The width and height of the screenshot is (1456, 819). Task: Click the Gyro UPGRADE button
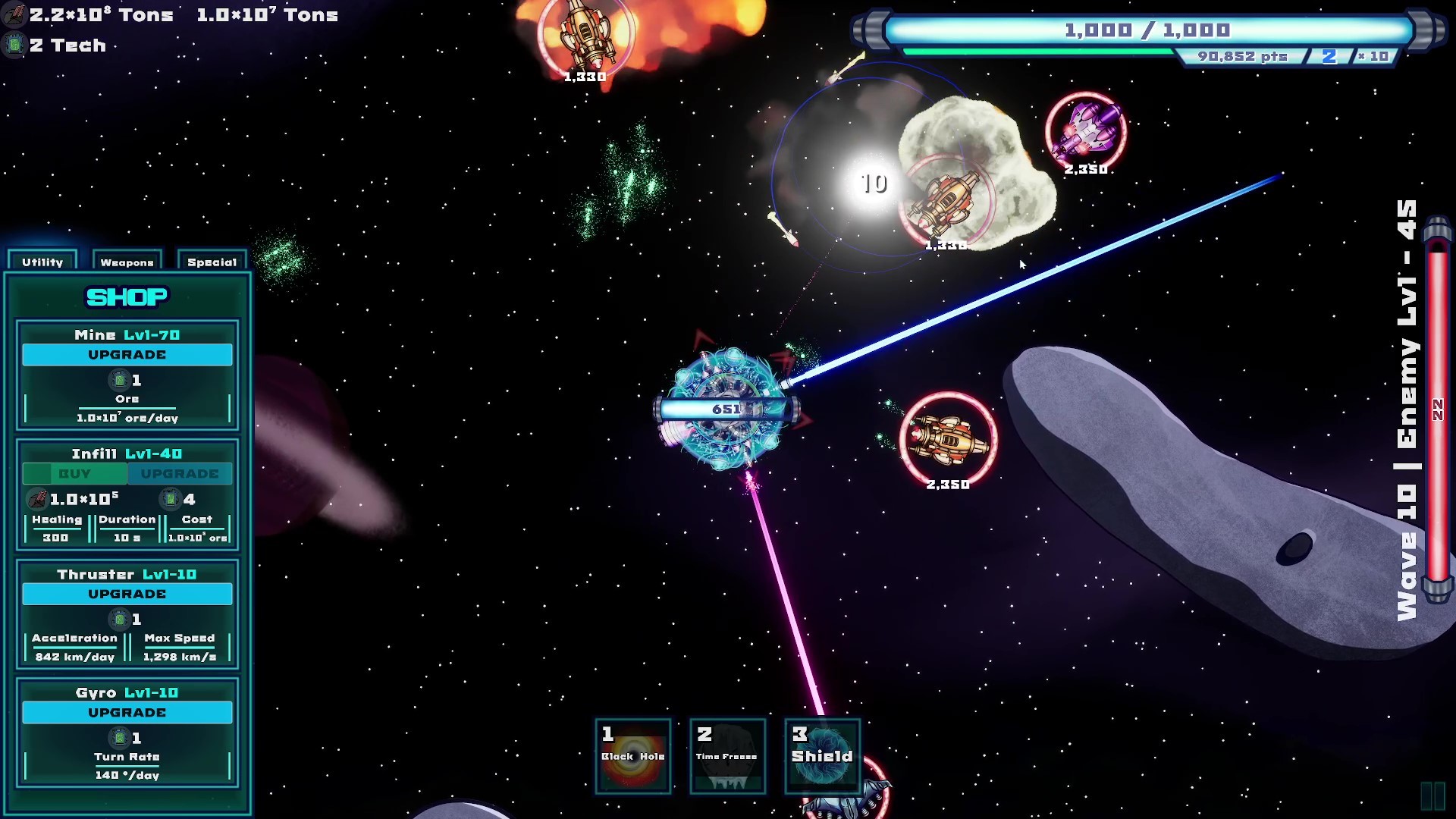coord(127,712)
